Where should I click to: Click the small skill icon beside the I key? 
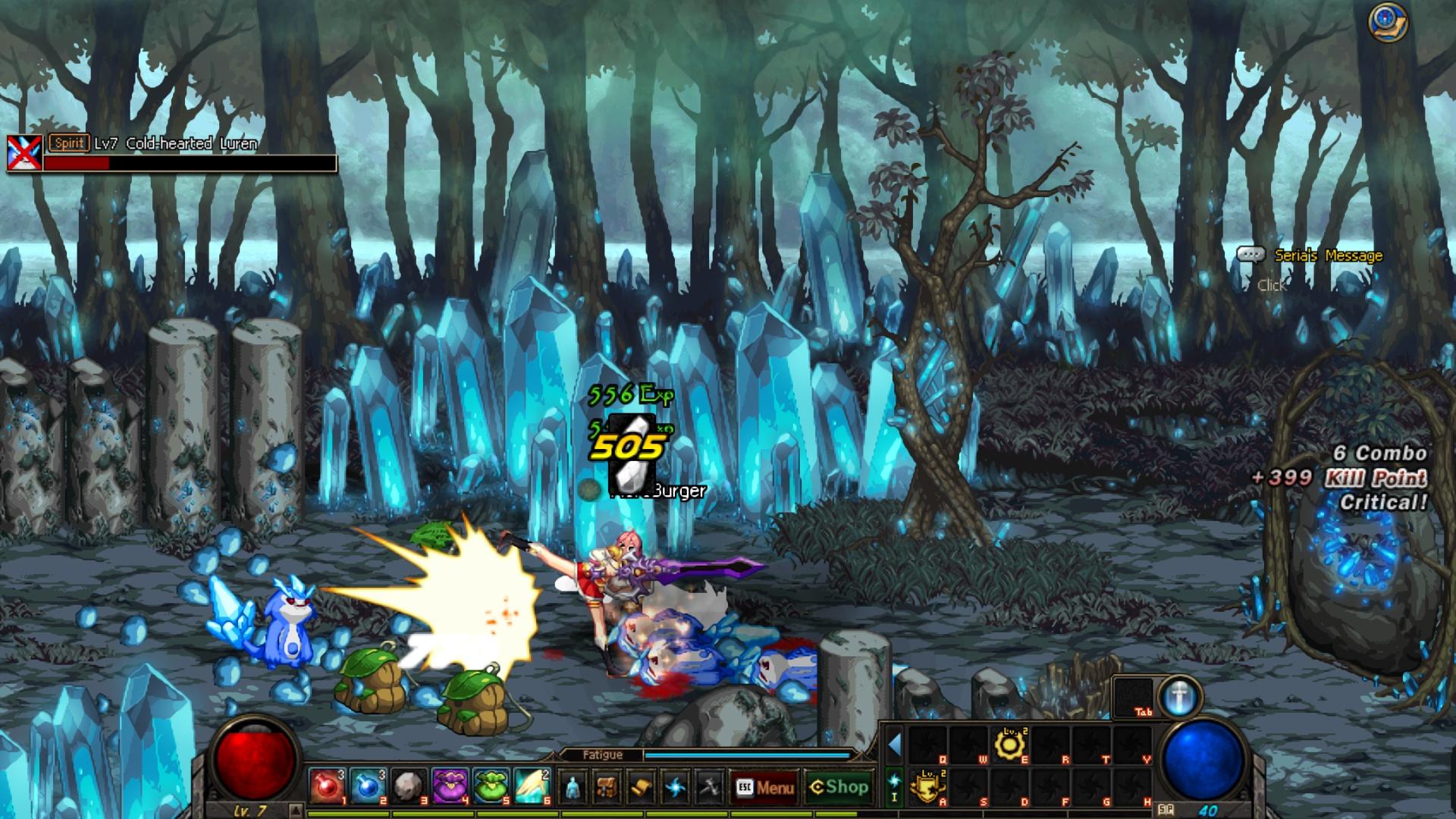pos(893,781)
